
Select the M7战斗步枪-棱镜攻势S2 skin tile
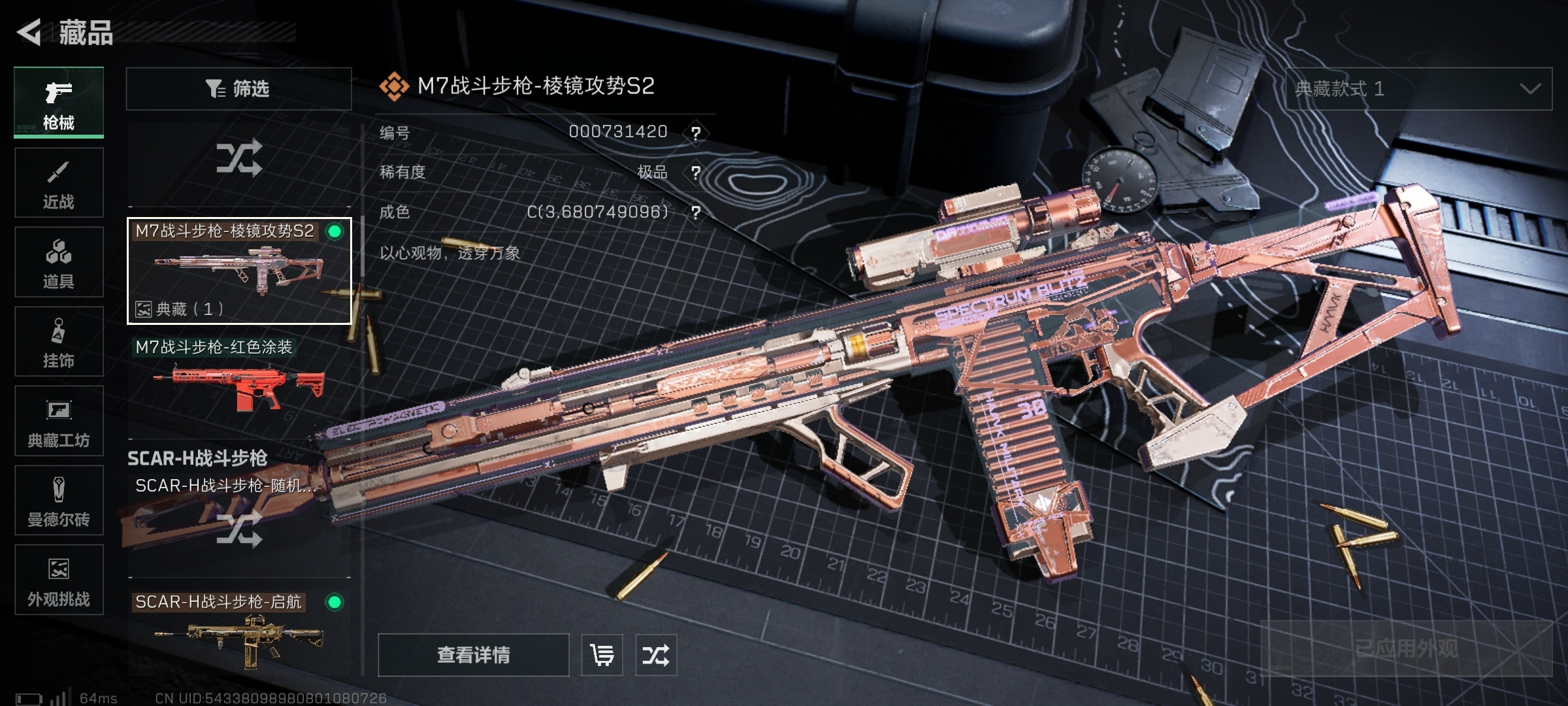tap(239, 271)
